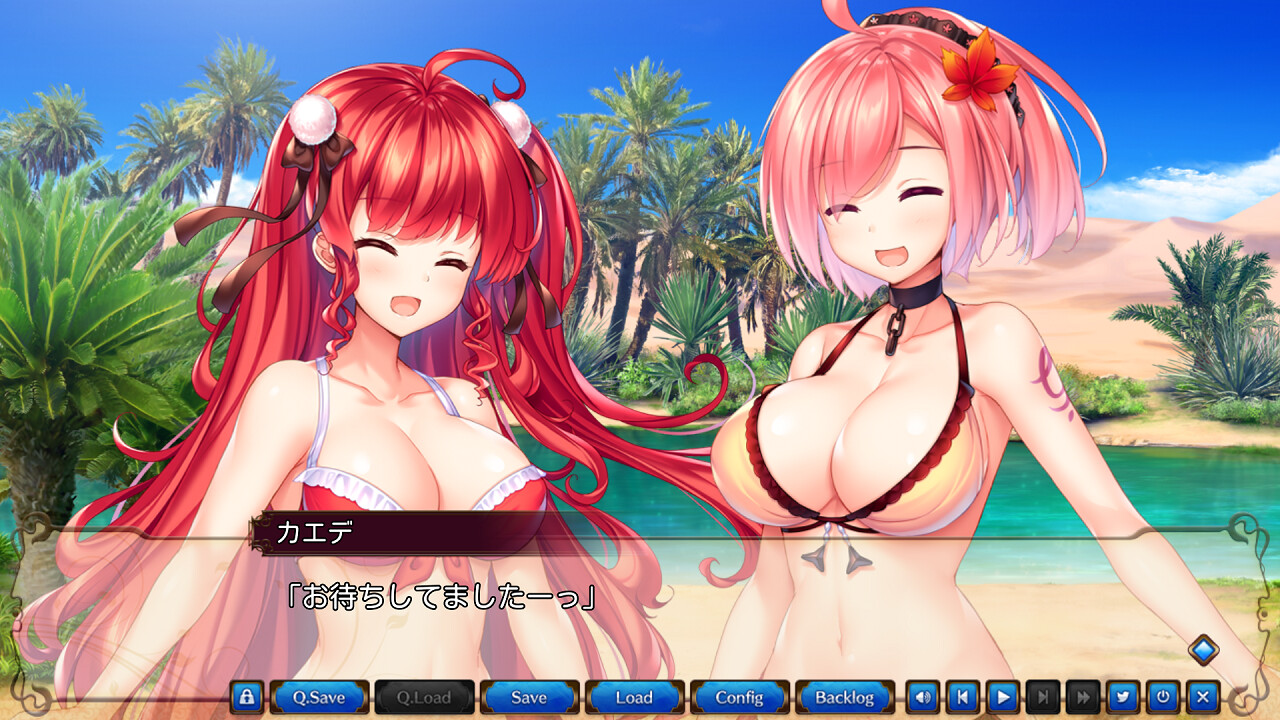The height and width of the screenshot is (720, 1280).
Task: Open the Config settings
Action: click(738, 697)
